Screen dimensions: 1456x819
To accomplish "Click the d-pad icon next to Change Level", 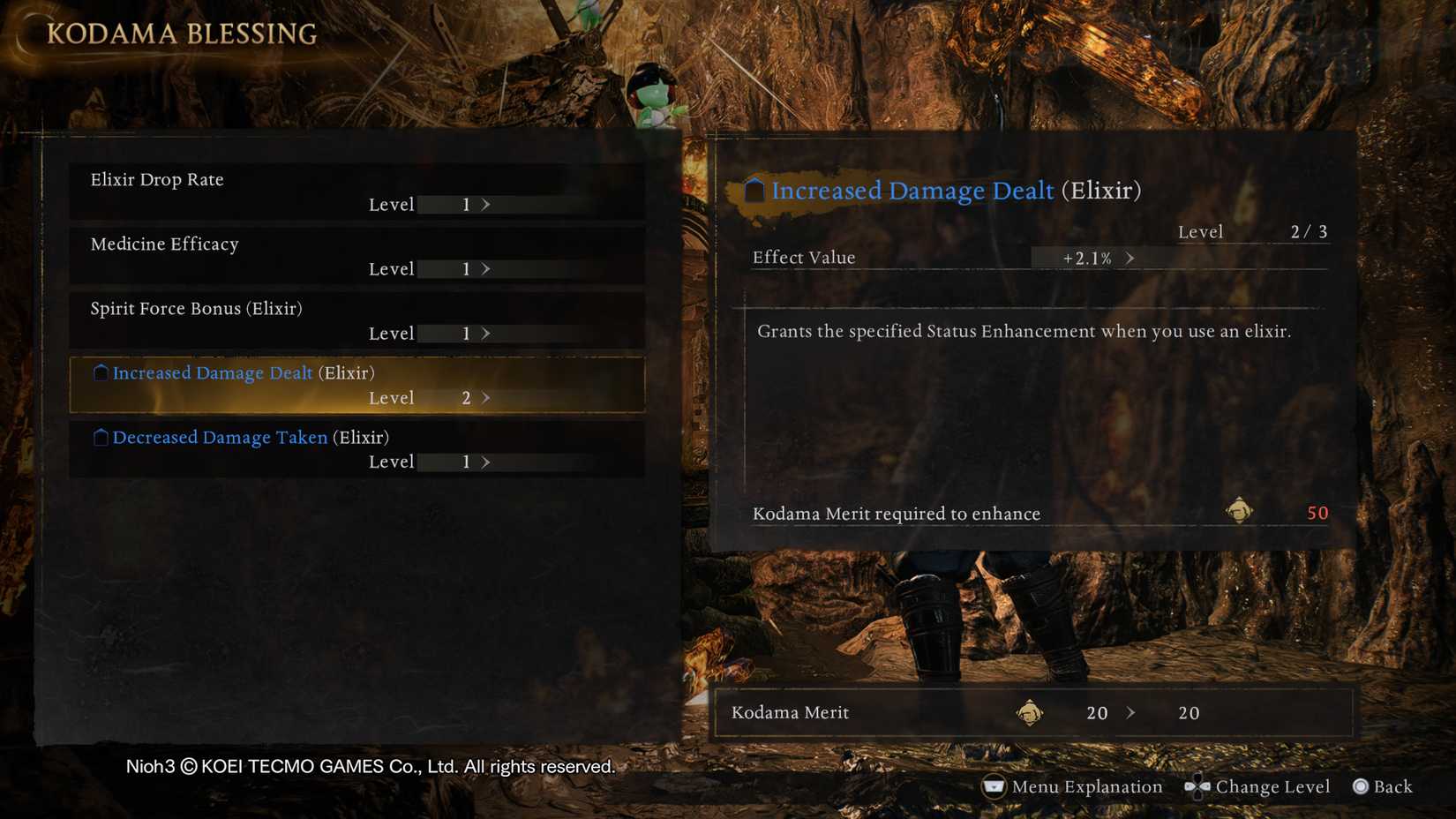I will 1197,787.
